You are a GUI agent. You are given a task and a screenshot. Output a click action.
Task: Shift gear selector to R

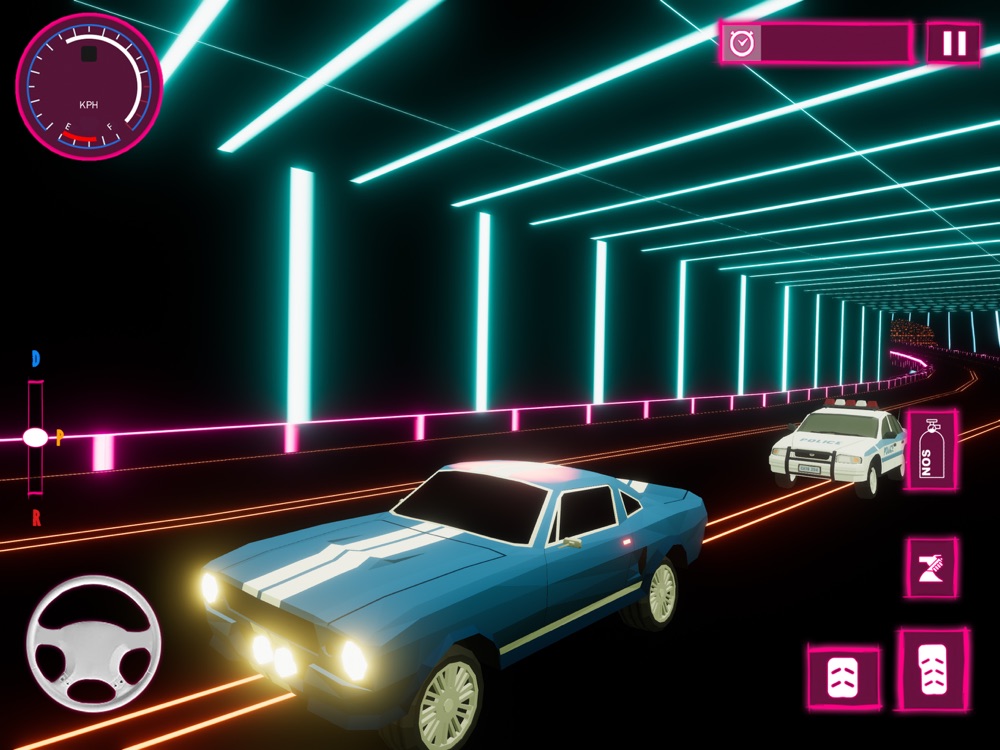point(36,517)
